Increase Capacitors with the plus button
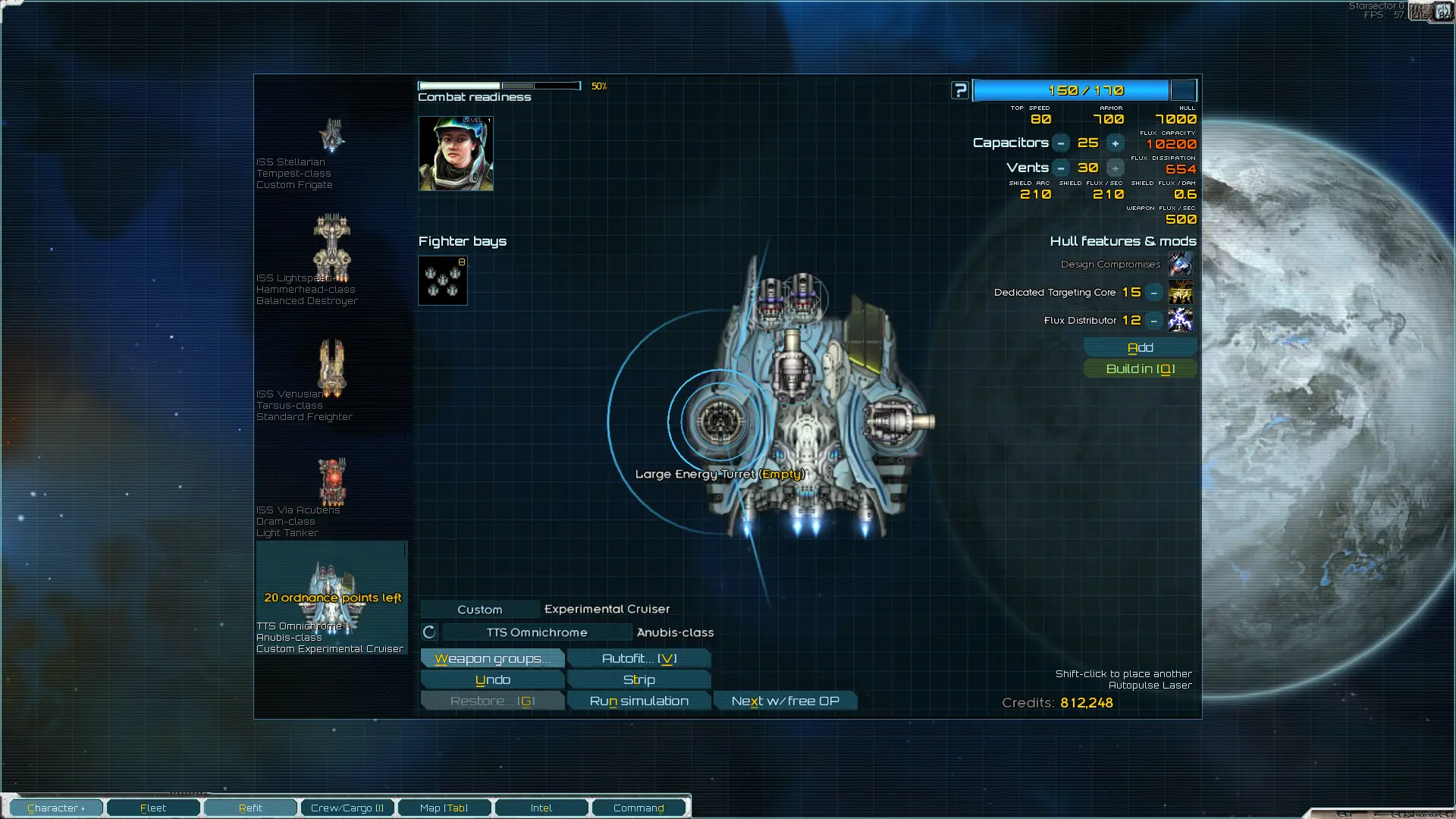The height and width of the screenshot is (819, 1456). click(1115, 143)
